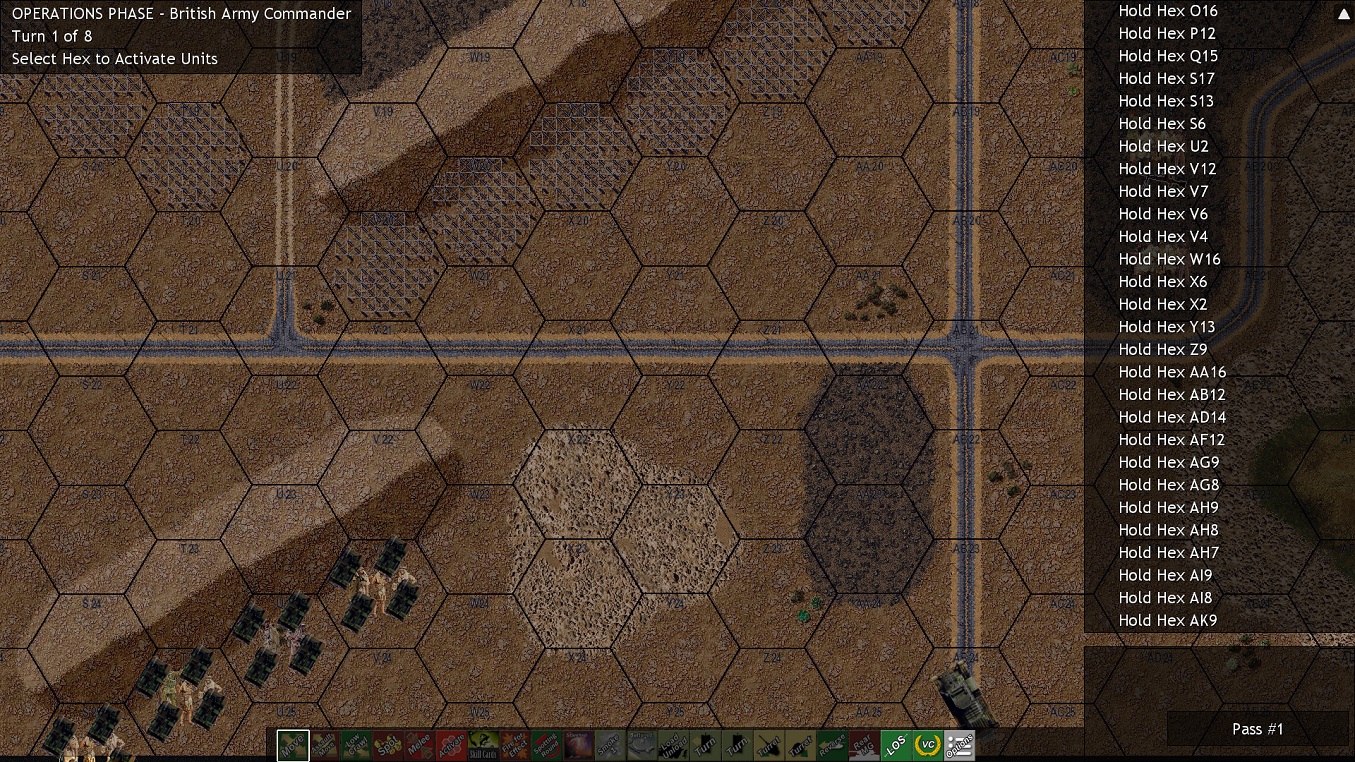
Task: Choose the Low Crawl command
Action: [356, 745]
